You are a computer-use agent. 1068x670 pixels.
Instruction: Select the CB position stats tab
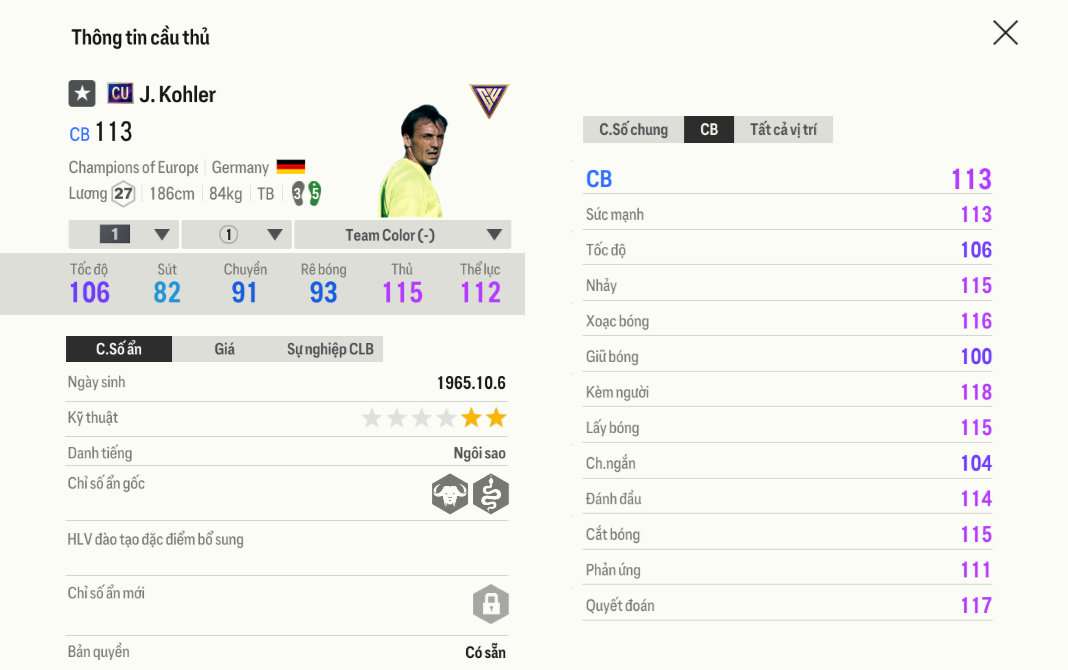tap(709, 130)
